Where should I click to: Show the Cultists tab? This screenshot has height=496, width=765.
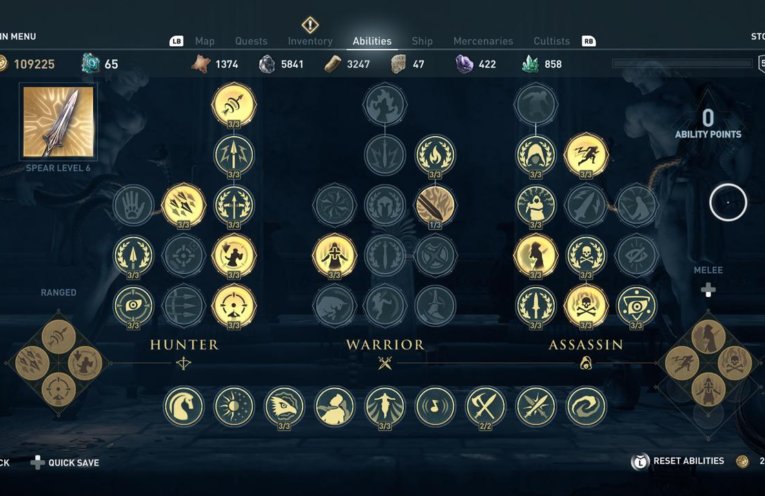[551, 41]
